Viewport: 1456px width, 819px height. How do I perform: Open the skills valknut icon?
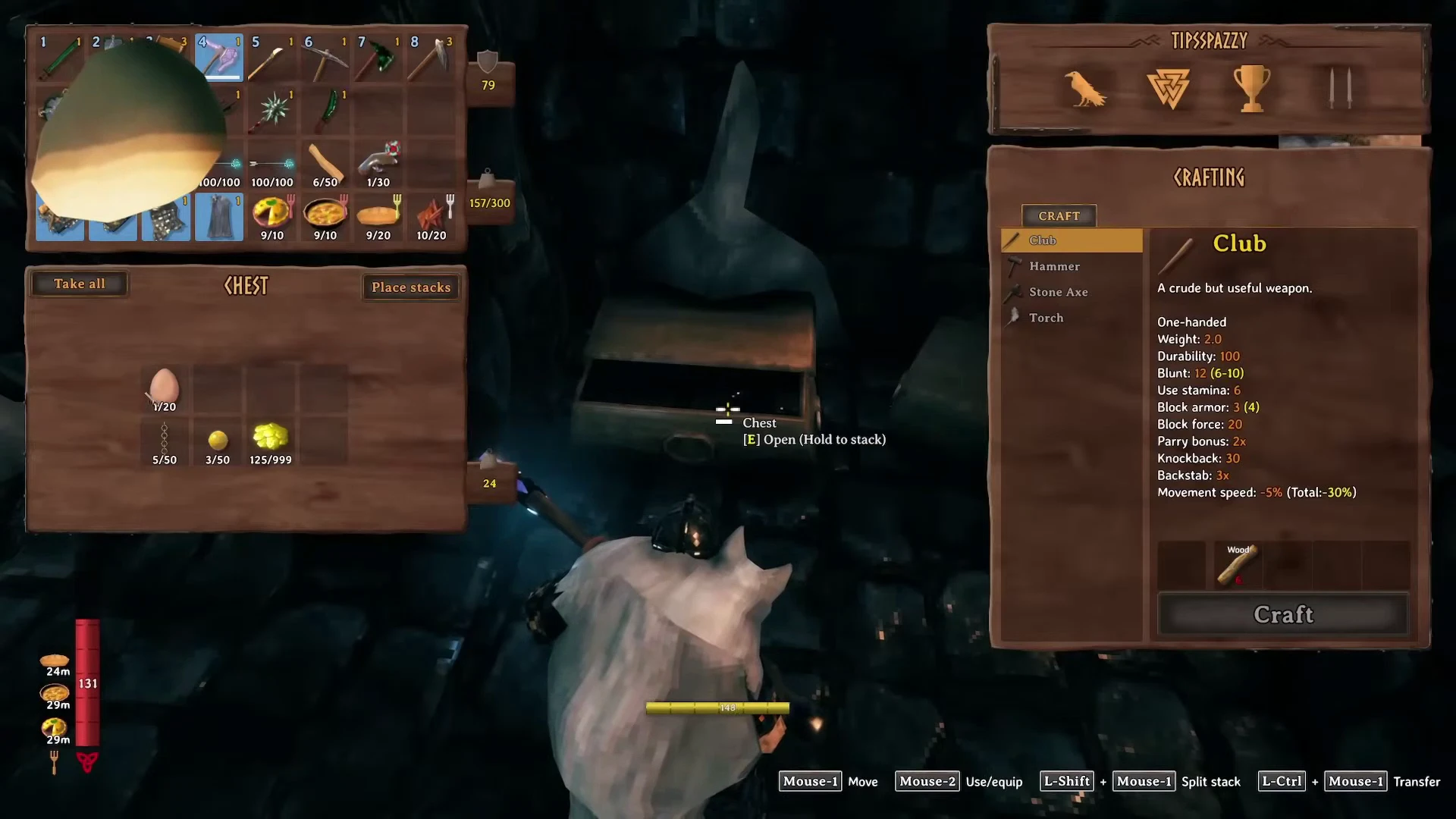1168,89
